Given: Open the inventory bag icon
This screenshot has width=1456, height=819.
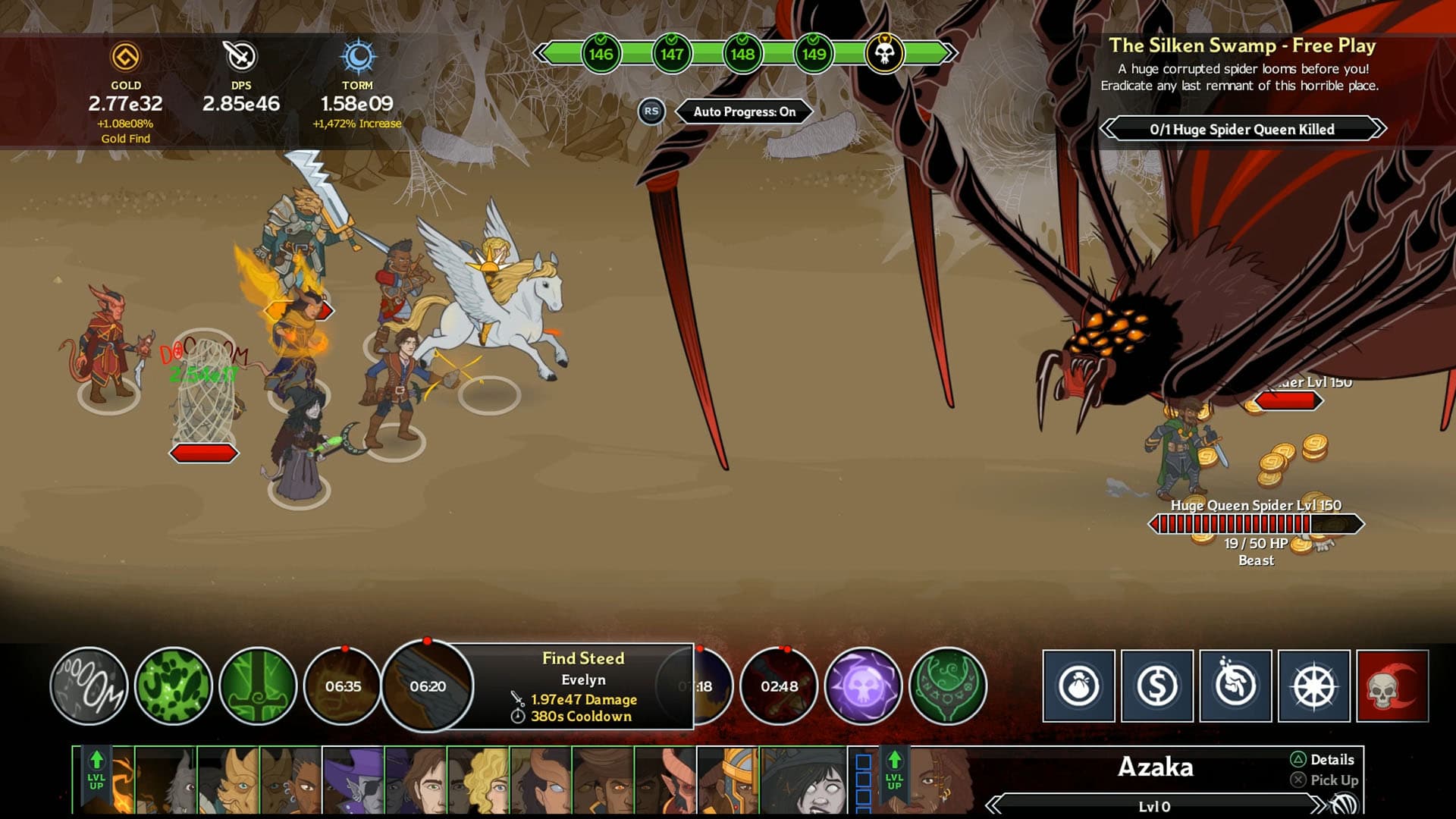Looking at the screenshot, I should click(1078, 686).
